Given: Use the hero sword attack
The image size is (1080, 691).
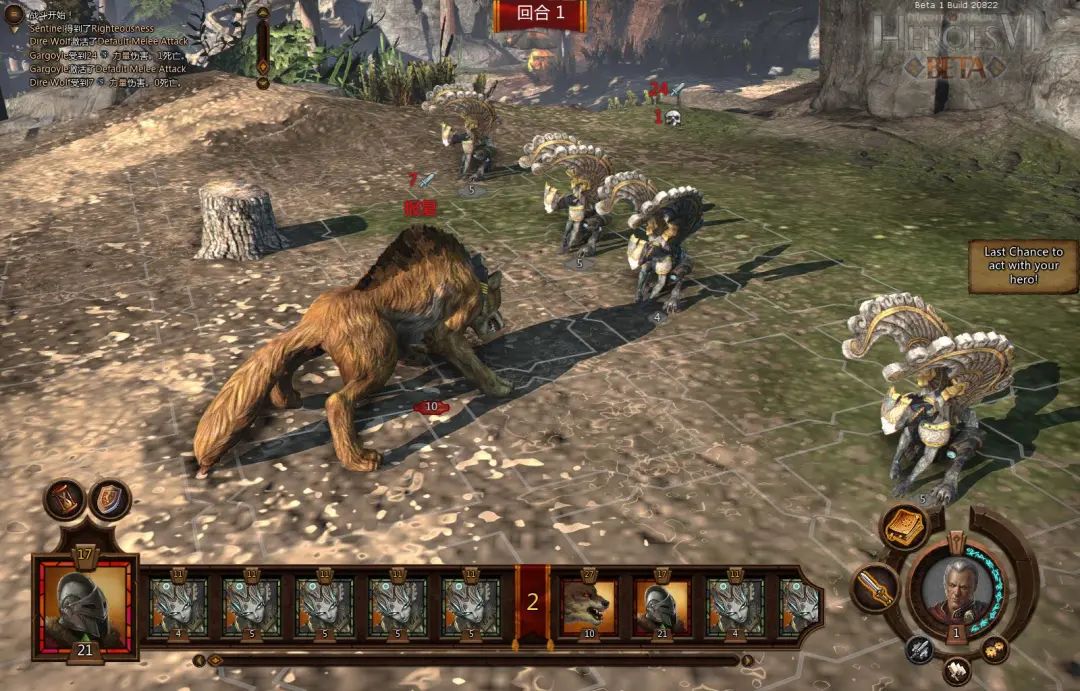Looking at the screenshot, I should pyautogui.click(x=875, y=588).
